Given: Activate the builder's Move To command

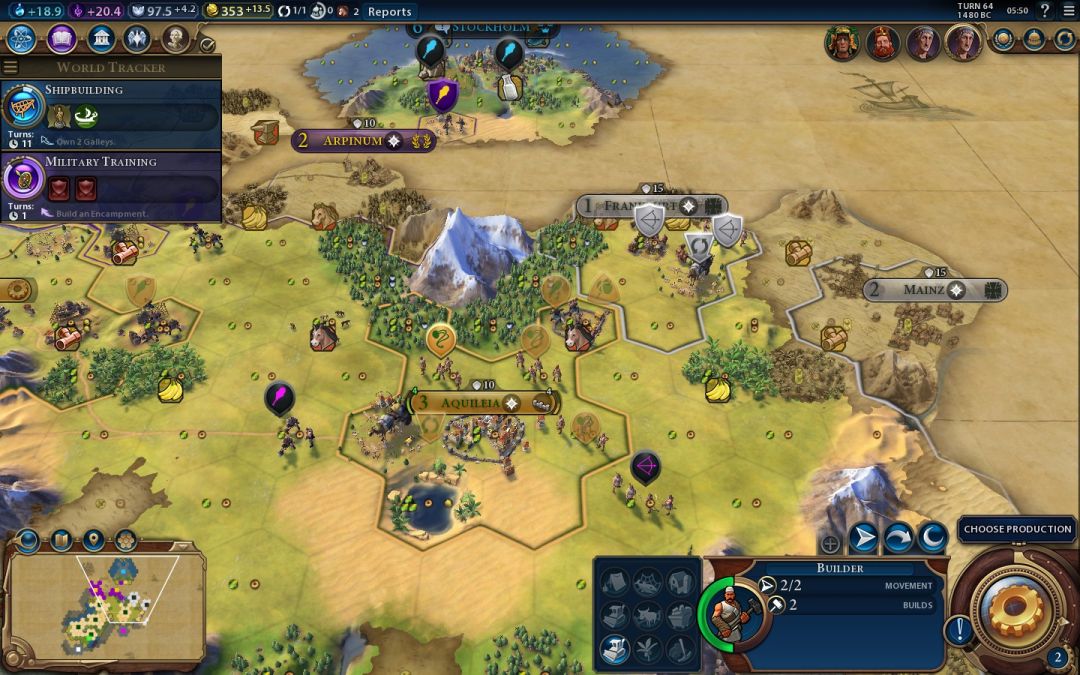Looking at the screenshot, I should click(x=863, y=539).
